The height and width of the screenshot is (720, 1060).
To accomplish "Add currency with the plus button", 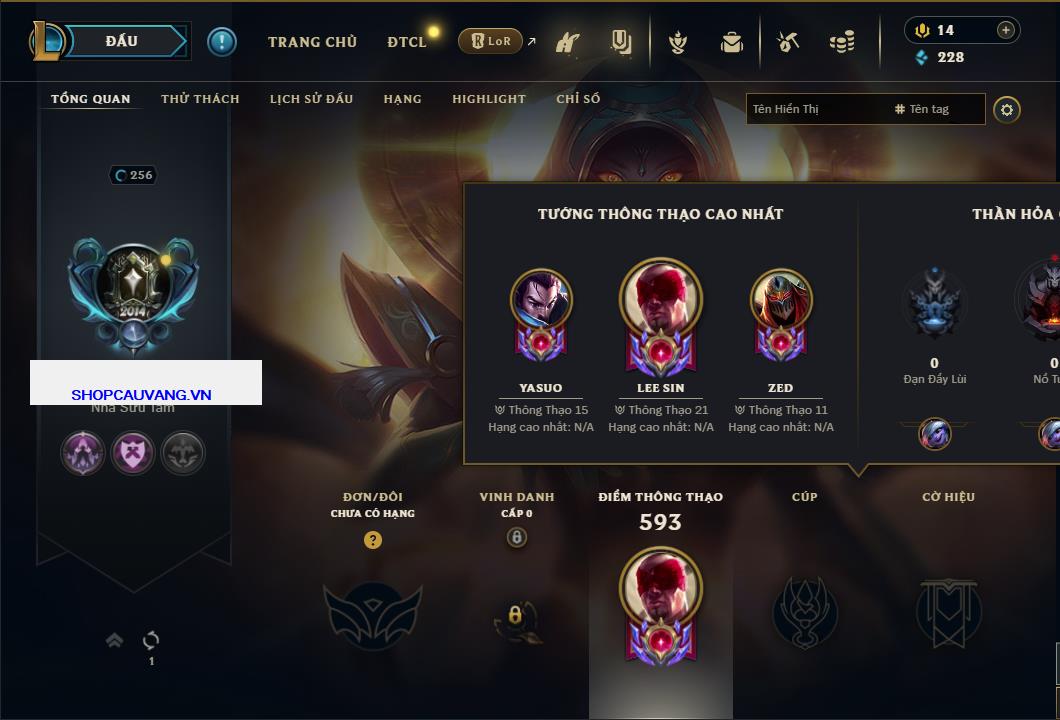I will click(x=1006, y=30).
